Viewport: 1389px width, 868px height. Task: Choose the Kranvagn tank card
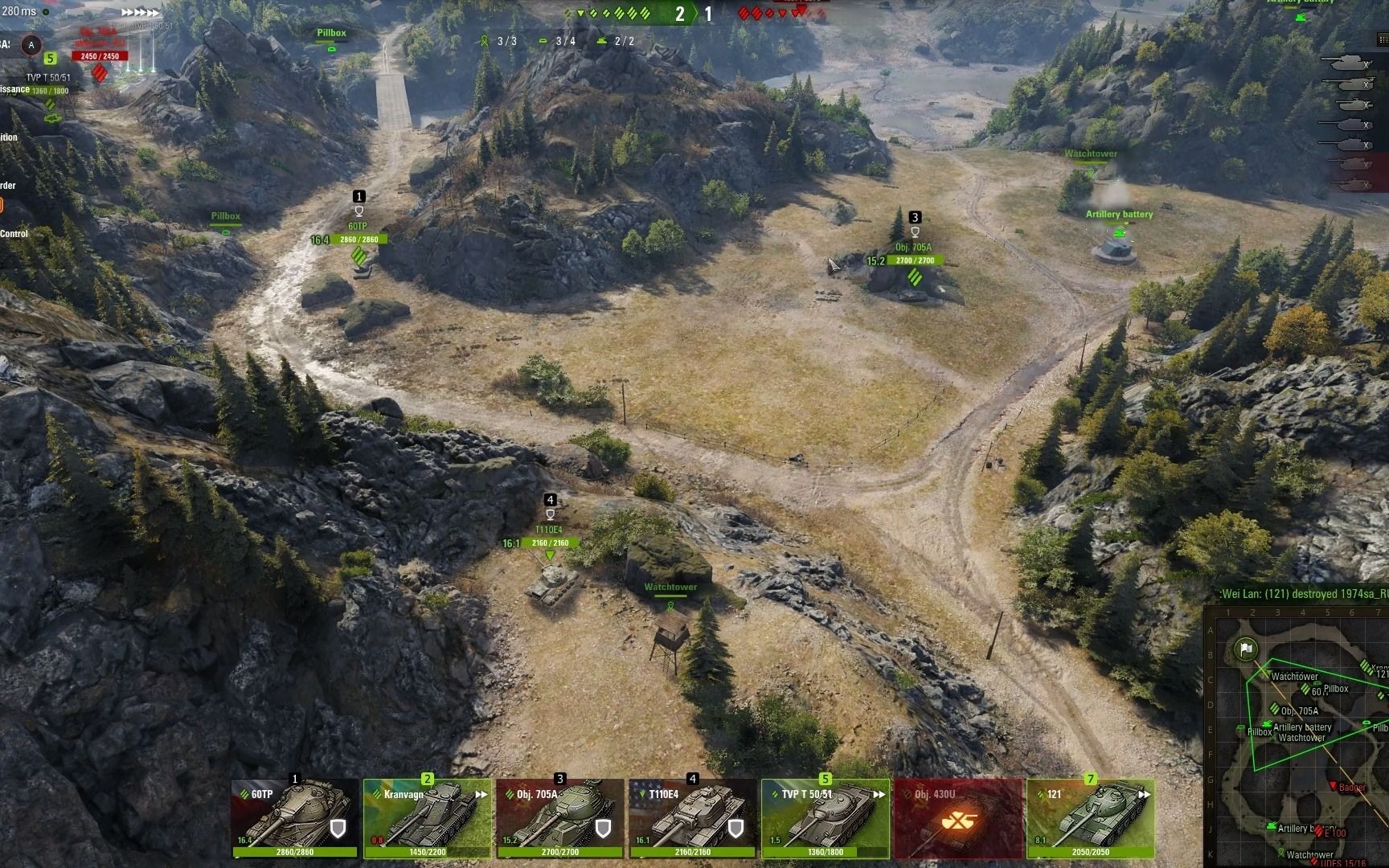click(x=427, y=818)
